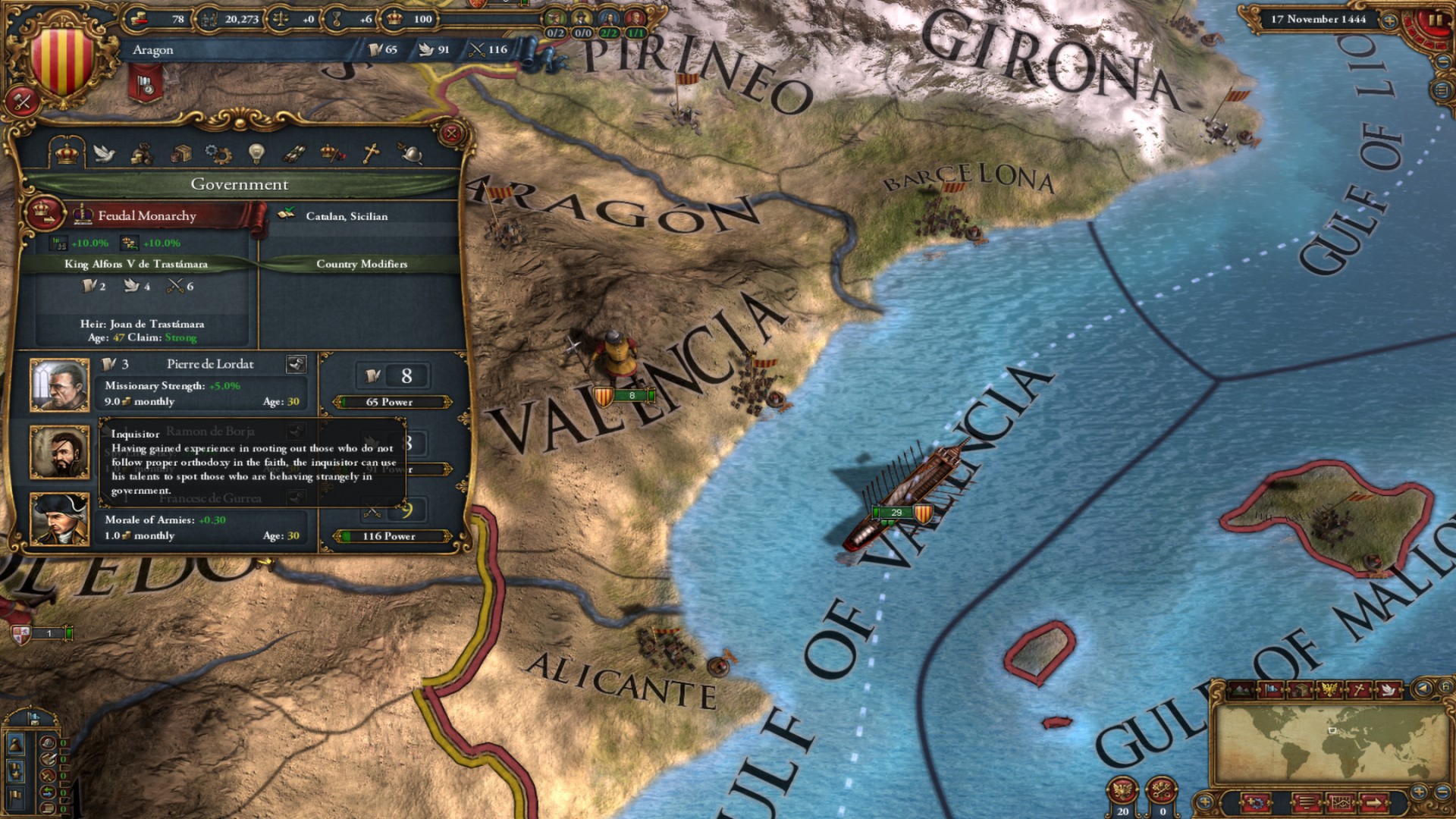Click the Technology gears icon
Viewport: 1456px width, 819px height.
(x=220, y=155)
